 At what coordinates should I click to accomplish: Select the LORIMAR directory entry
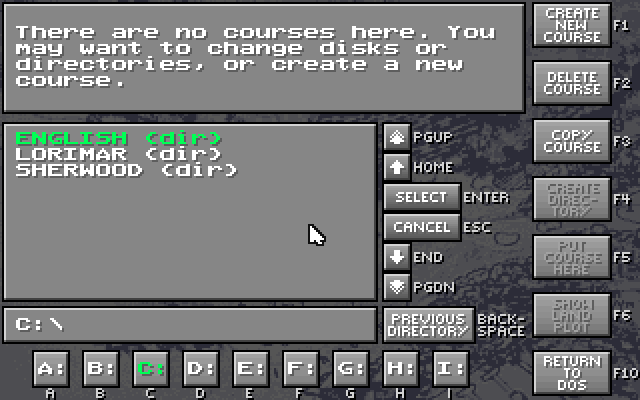(118, 154)
